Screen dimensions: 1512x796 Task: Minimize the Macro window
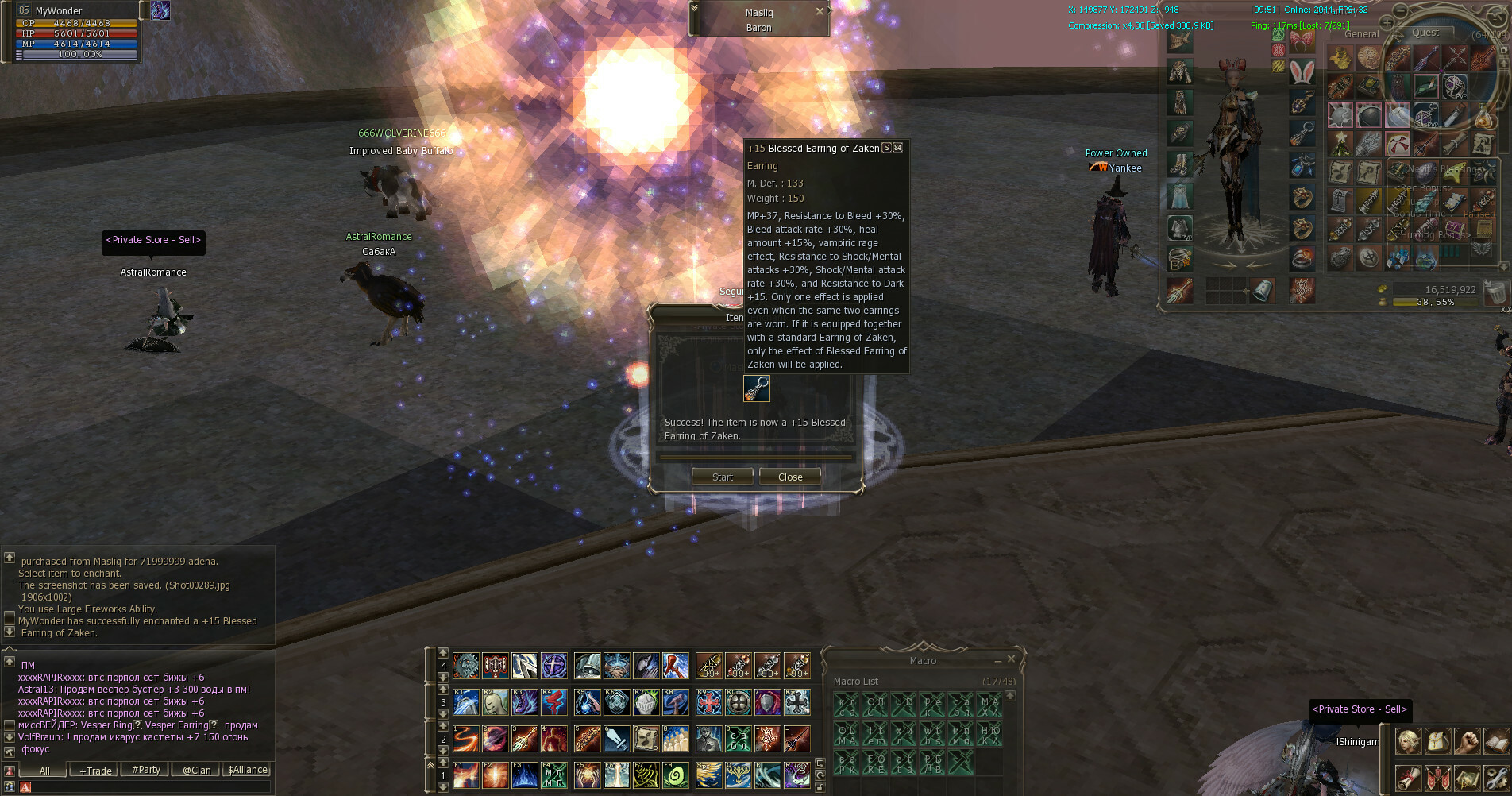[x=997, y=661]
